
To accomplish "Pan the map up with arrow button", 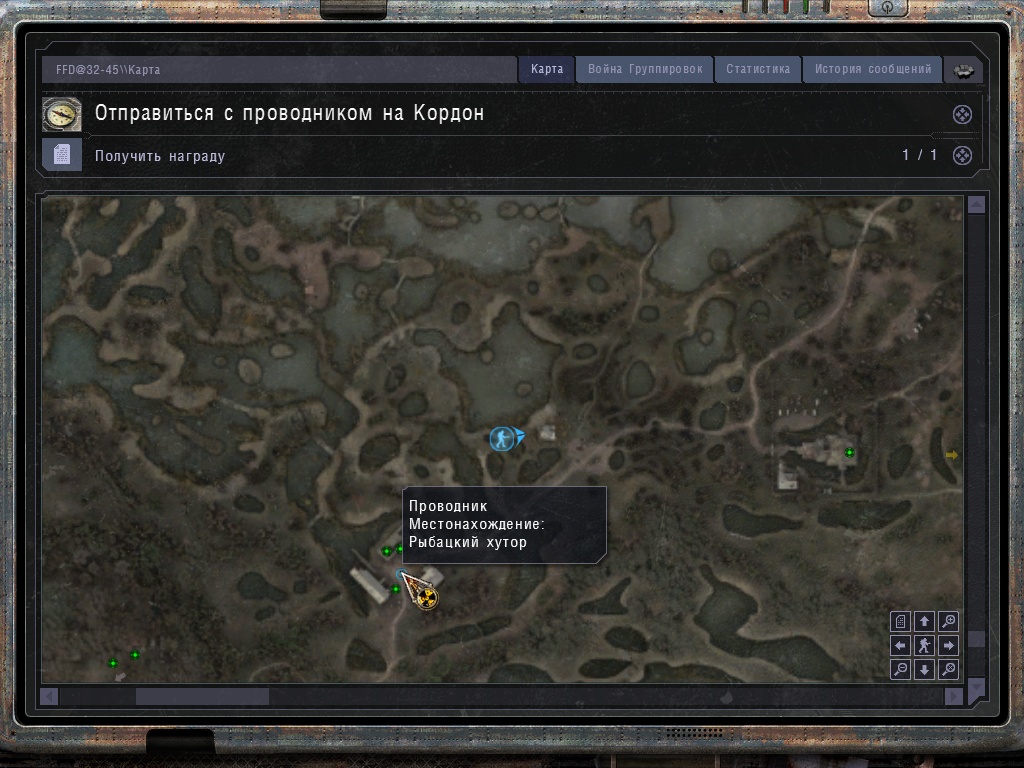I will 925,622.
